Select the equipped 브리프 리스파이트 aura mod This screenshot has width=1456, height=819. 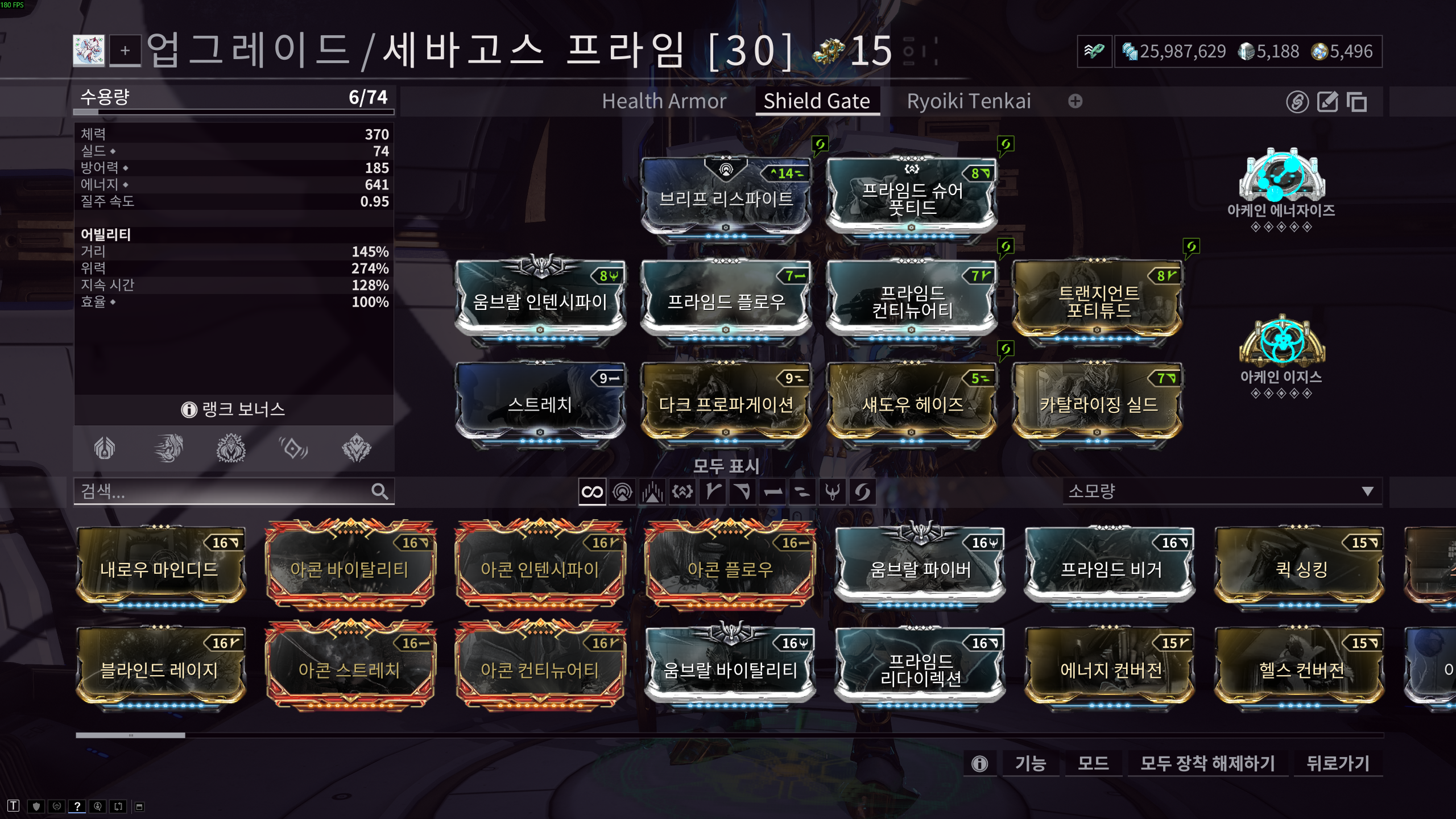coord(726,196)
